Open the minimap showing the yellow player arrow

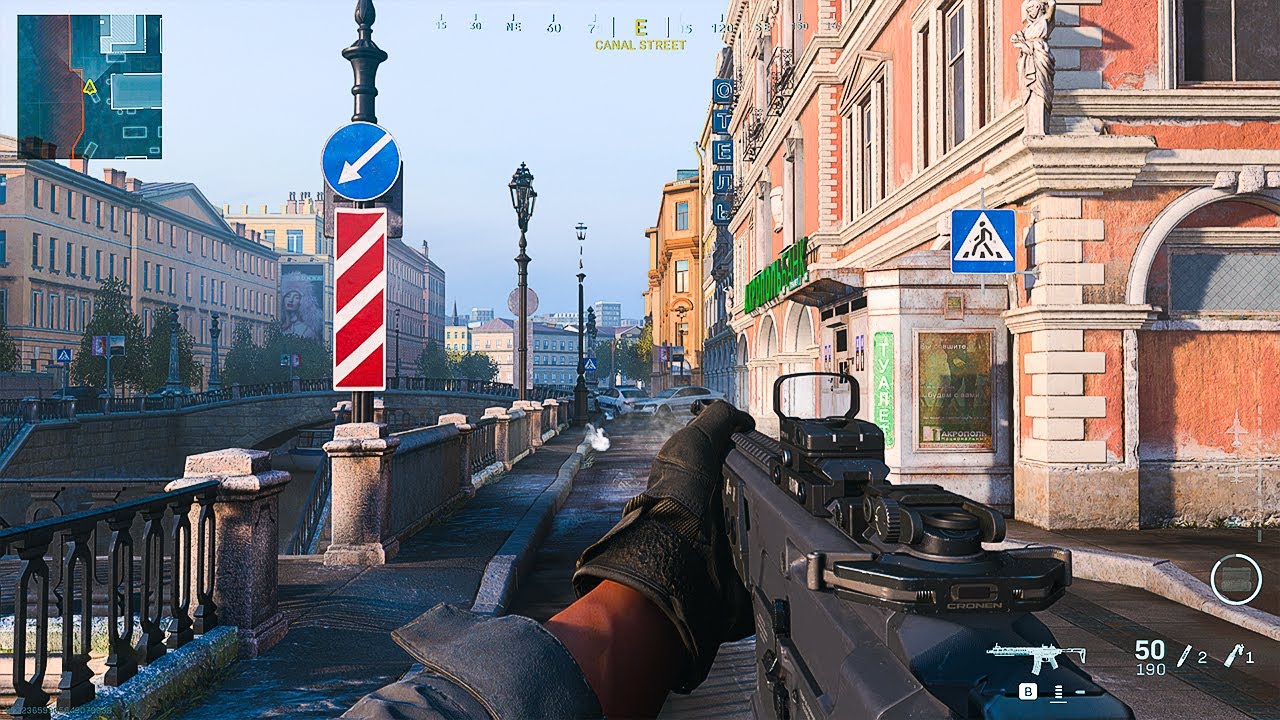89,86
